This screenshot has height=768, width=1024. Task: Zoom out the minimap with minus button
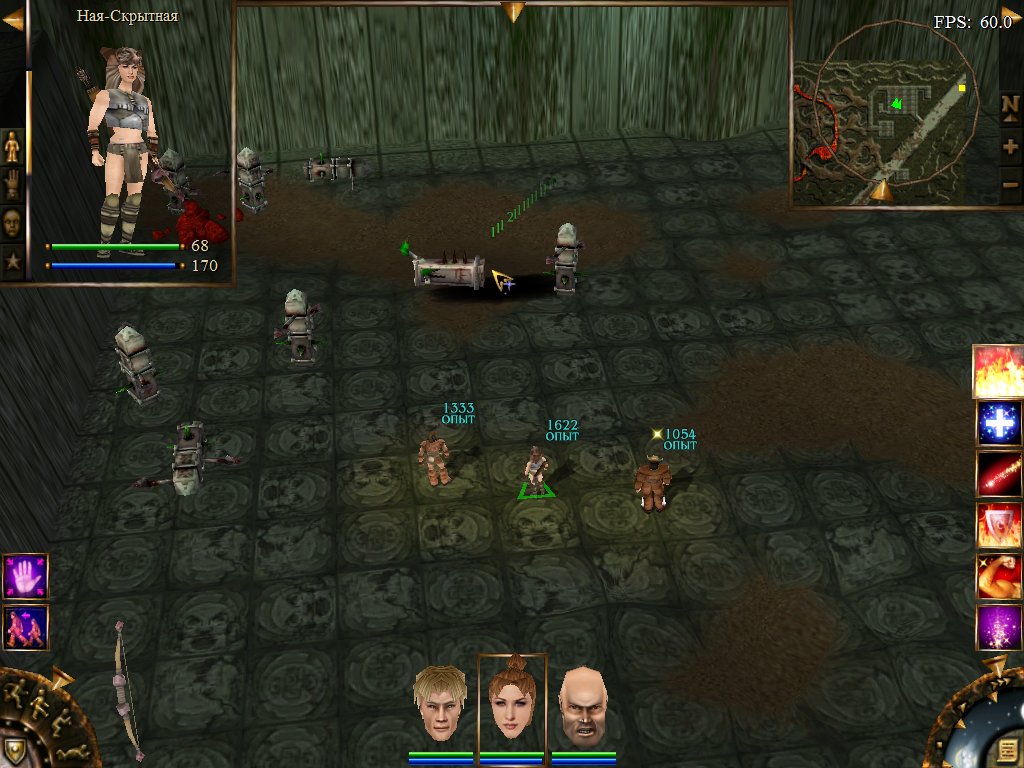point(1010,184)
